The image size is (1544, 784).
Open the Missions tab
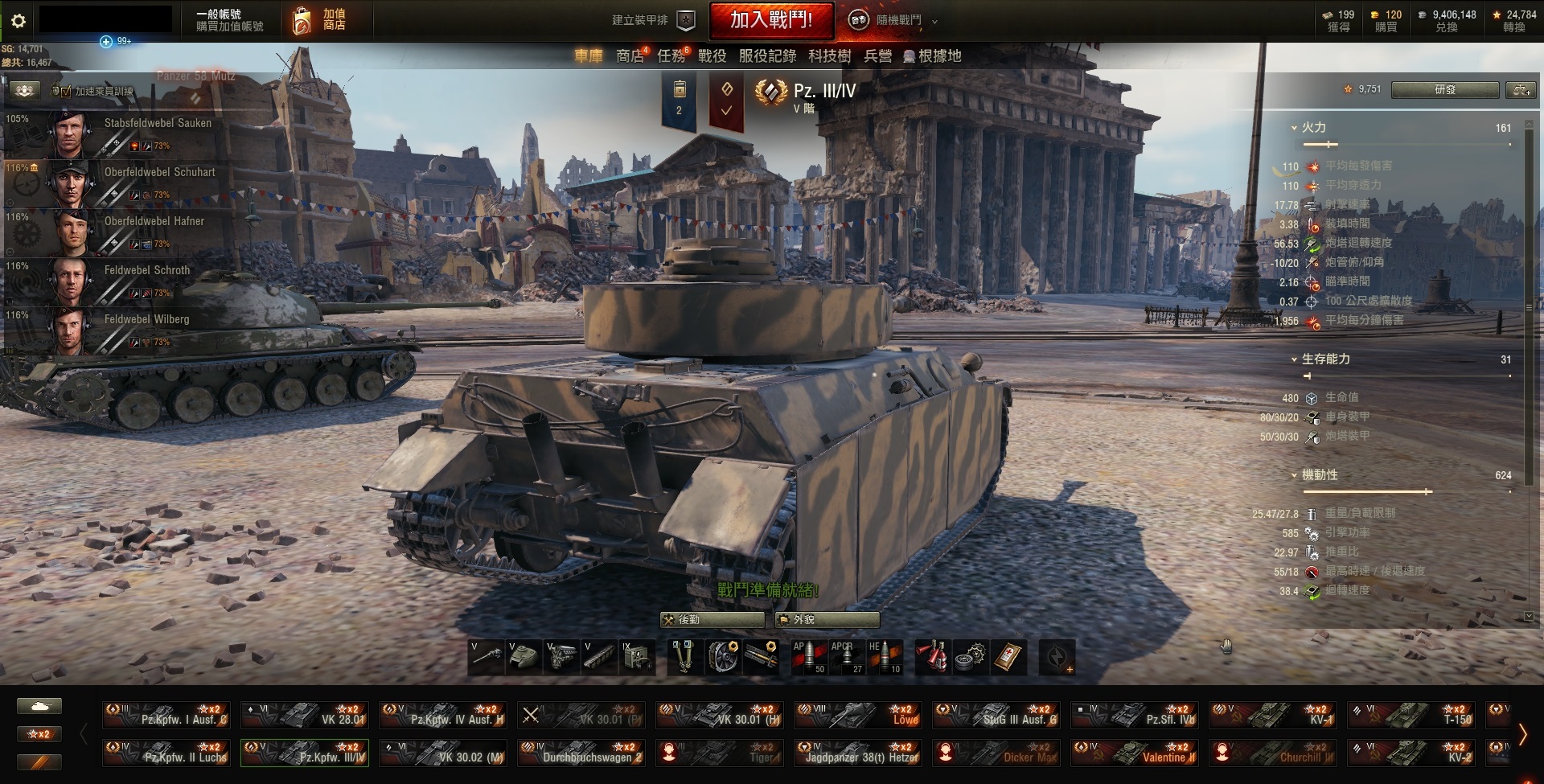(x=671, y=55)
